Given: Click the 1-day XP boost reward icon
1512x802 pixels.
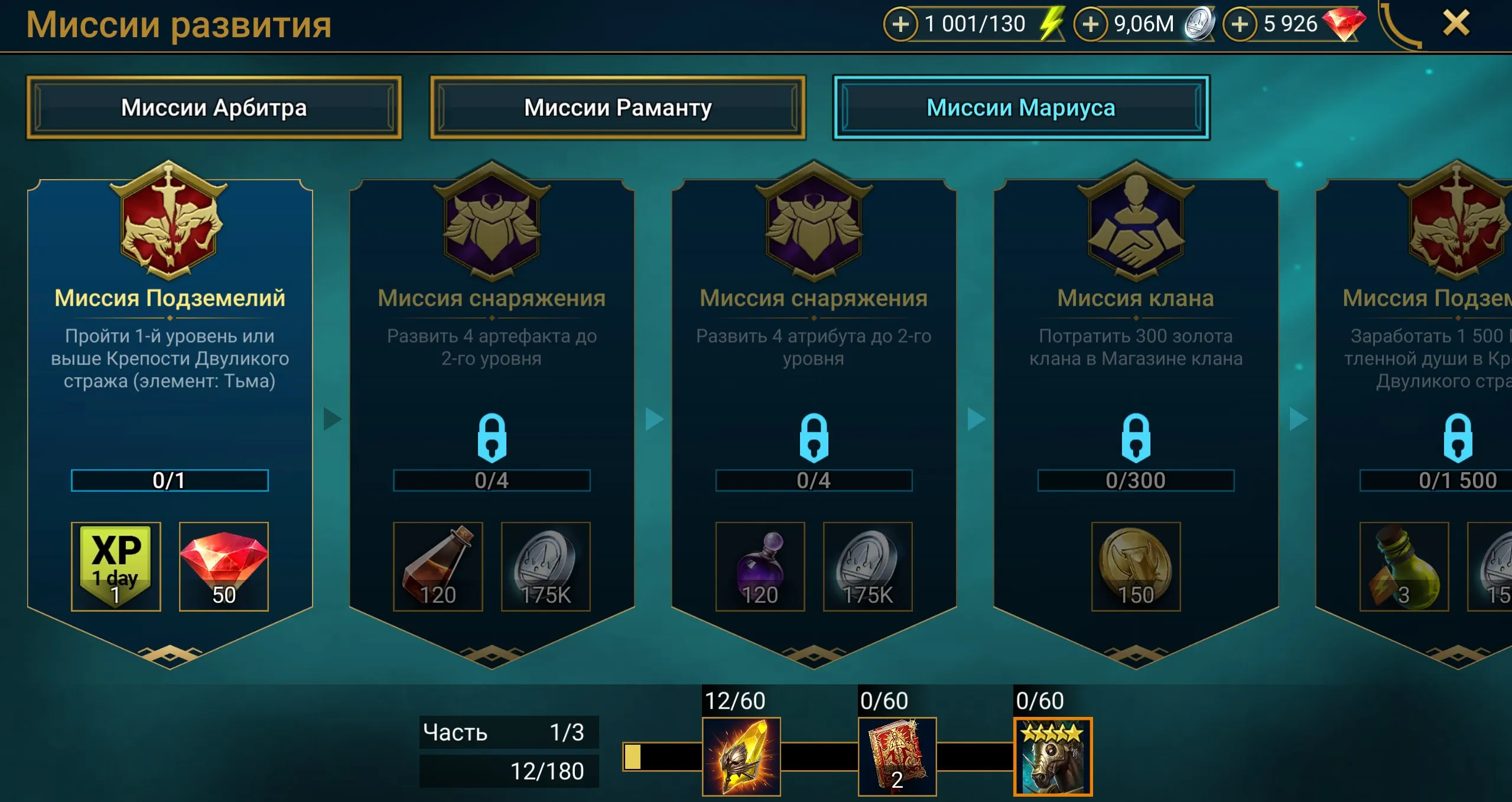Looking at the screenshot, I should coord(116,567).
